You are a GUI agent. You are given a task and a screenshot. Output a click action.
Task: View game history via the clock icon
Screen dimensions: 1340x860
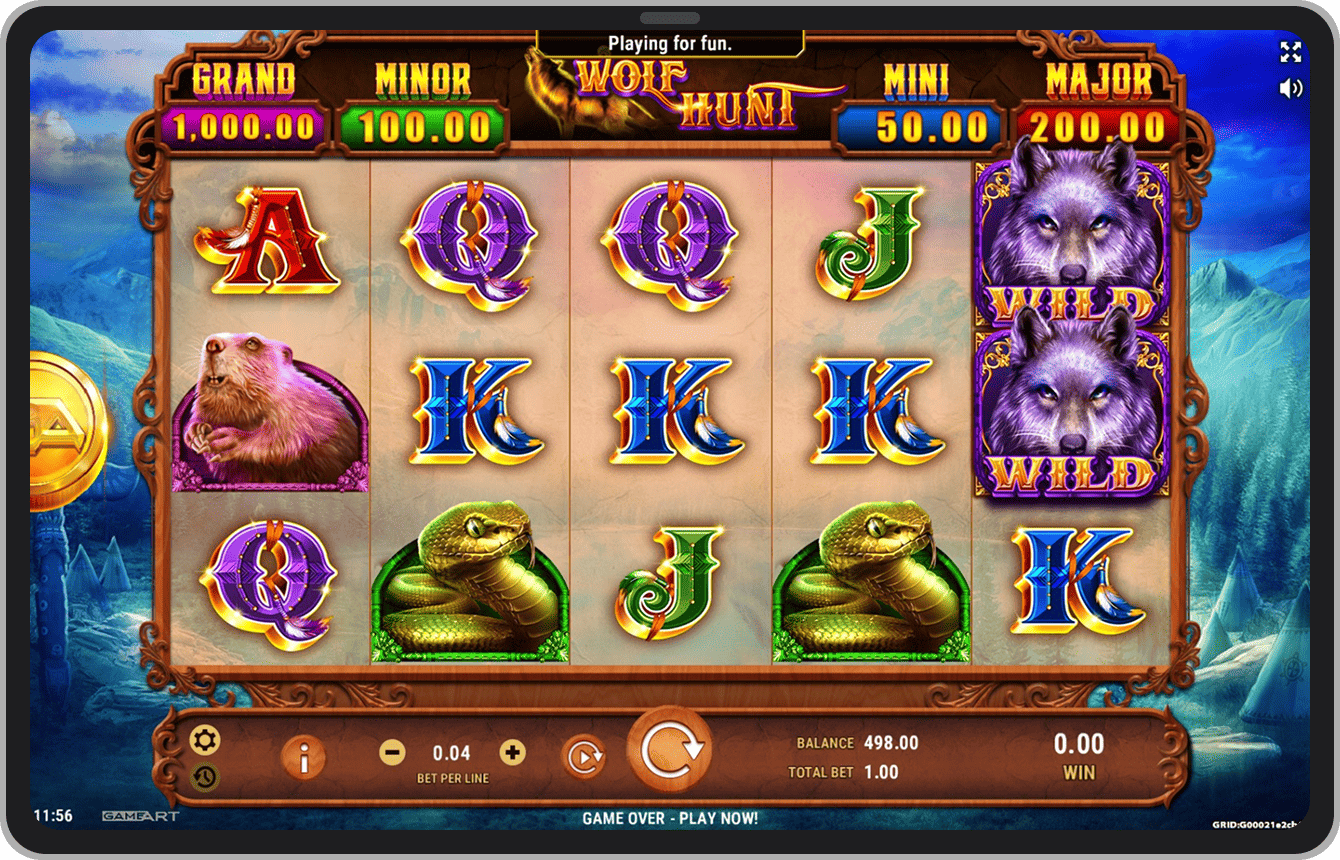coord(206,777)
